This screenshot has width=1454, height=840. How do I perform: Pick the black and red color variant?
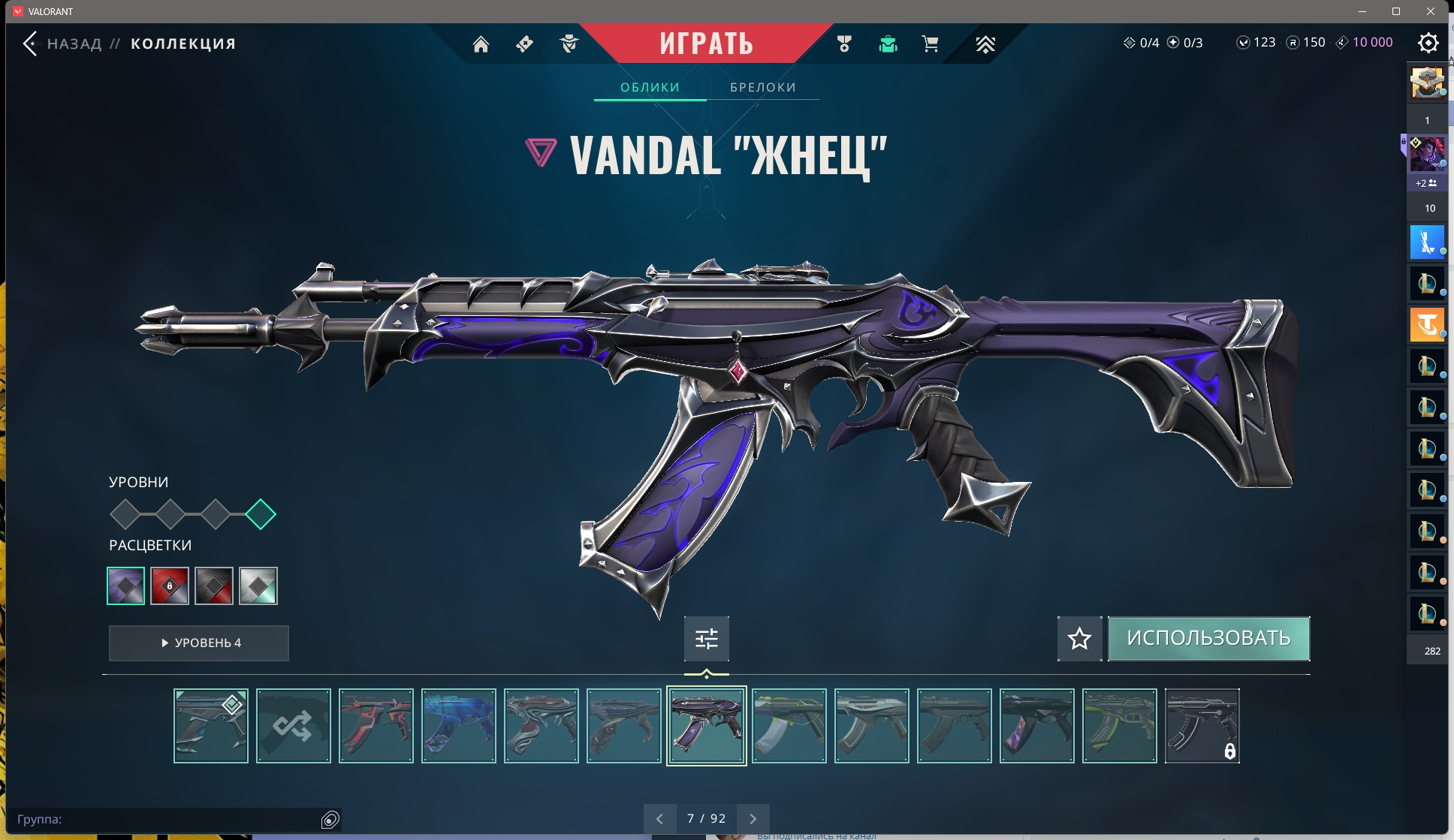[x=214, y=586]
